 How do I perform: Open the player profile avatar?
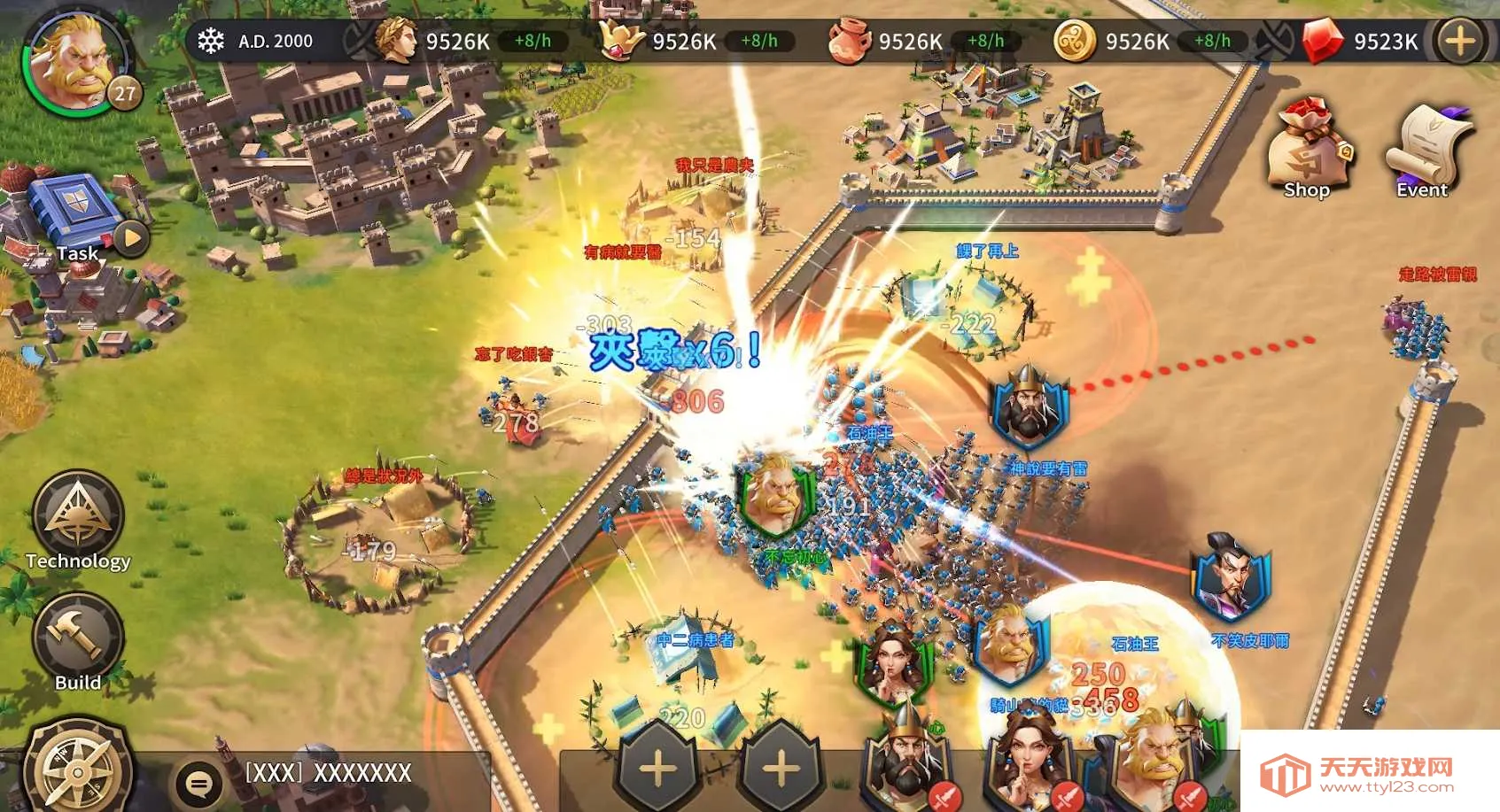pos(78,60)
